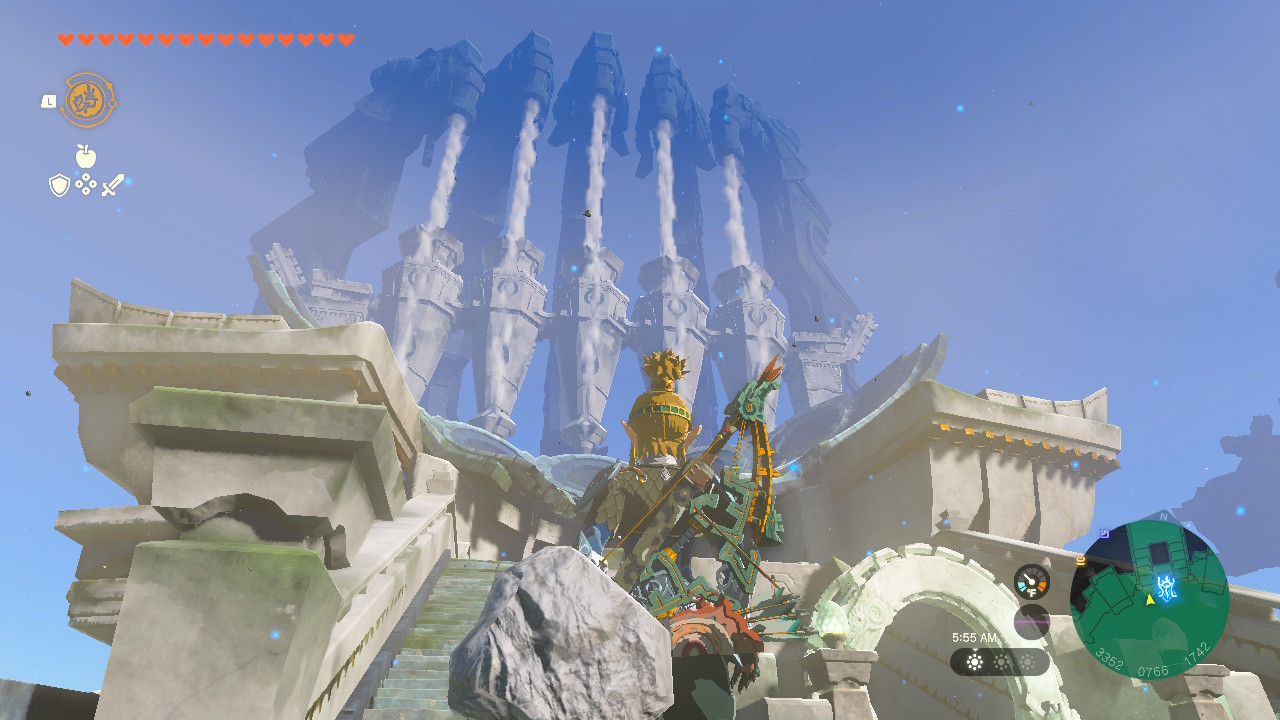This screenshot has width=1280, height=720.
Task: Click the circular noise level meter
Action: (x=1031, y=621)
